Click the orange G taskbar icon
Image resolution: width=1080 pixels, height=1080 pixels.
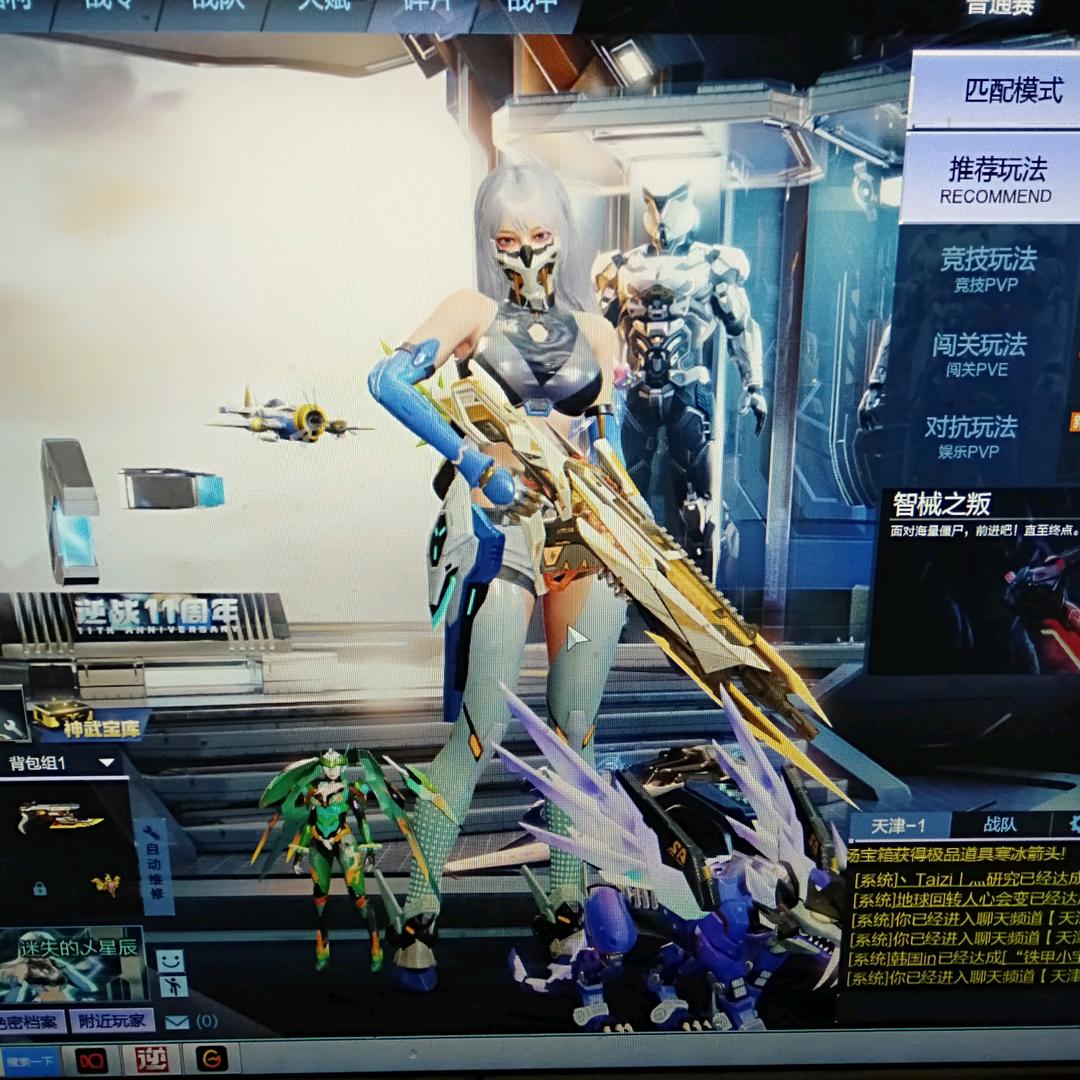pyautogui.click(x=211, y=1058)
